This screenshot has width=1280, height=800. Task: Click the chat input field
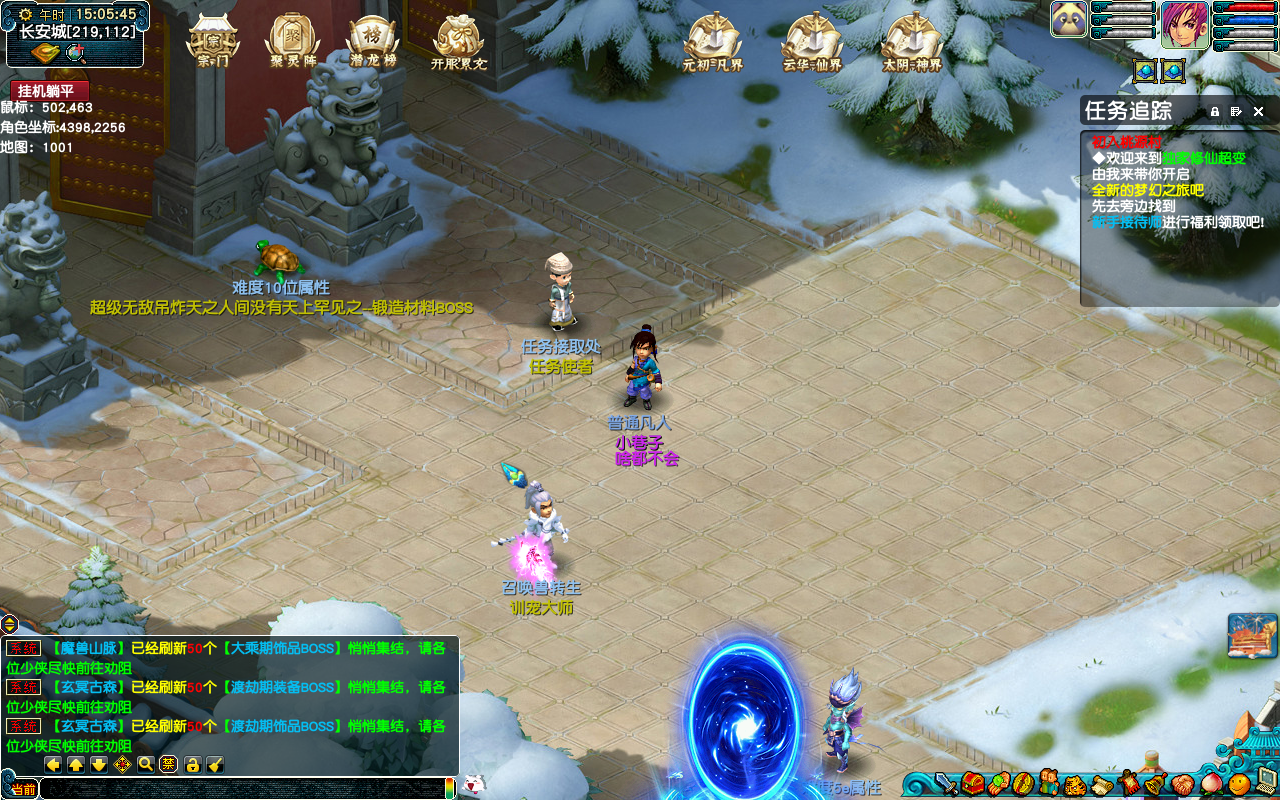(240, 789)
